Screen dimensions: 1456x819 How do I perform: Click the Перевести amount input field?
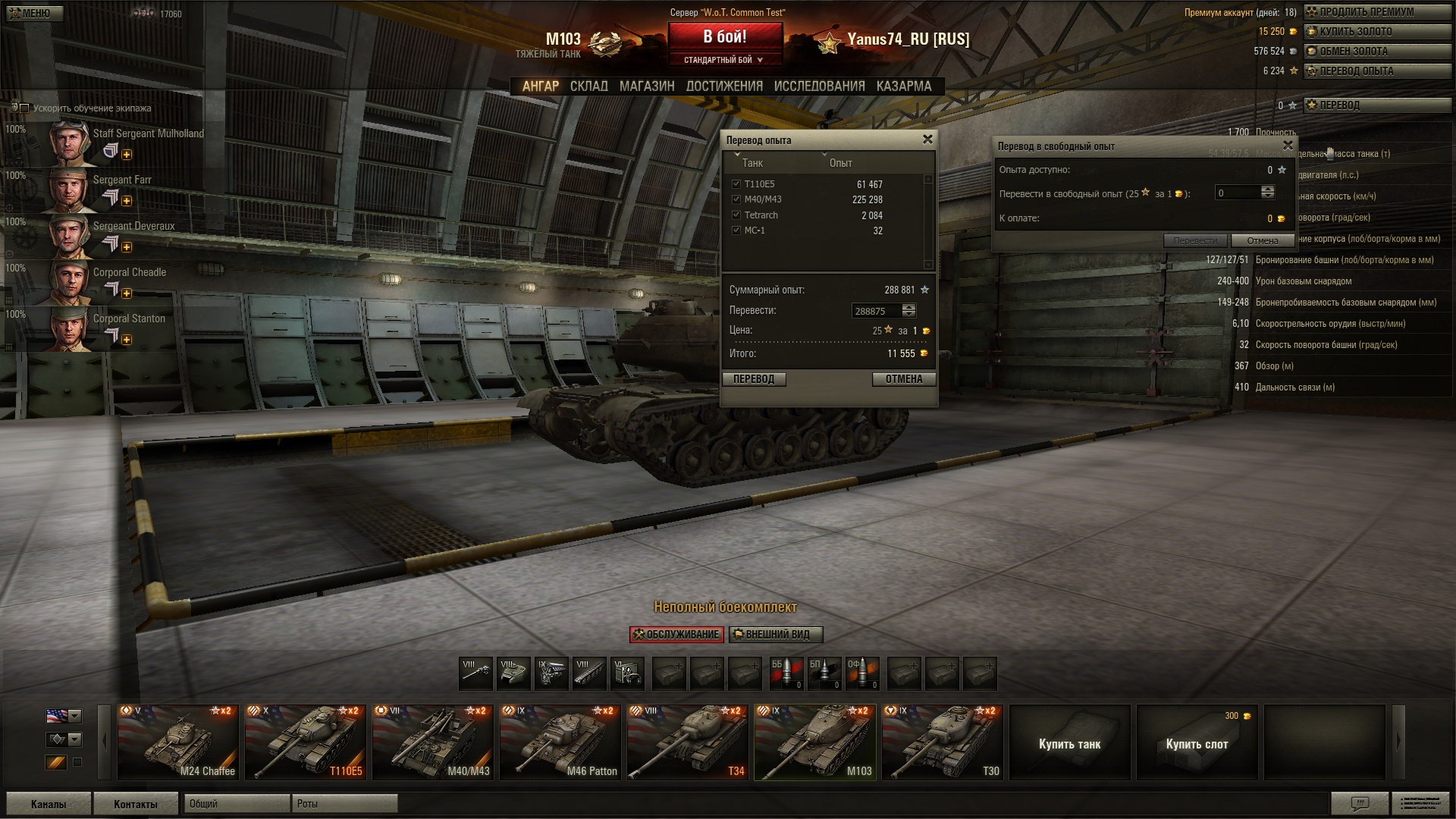pyautogui.click(x=877, y=311)
